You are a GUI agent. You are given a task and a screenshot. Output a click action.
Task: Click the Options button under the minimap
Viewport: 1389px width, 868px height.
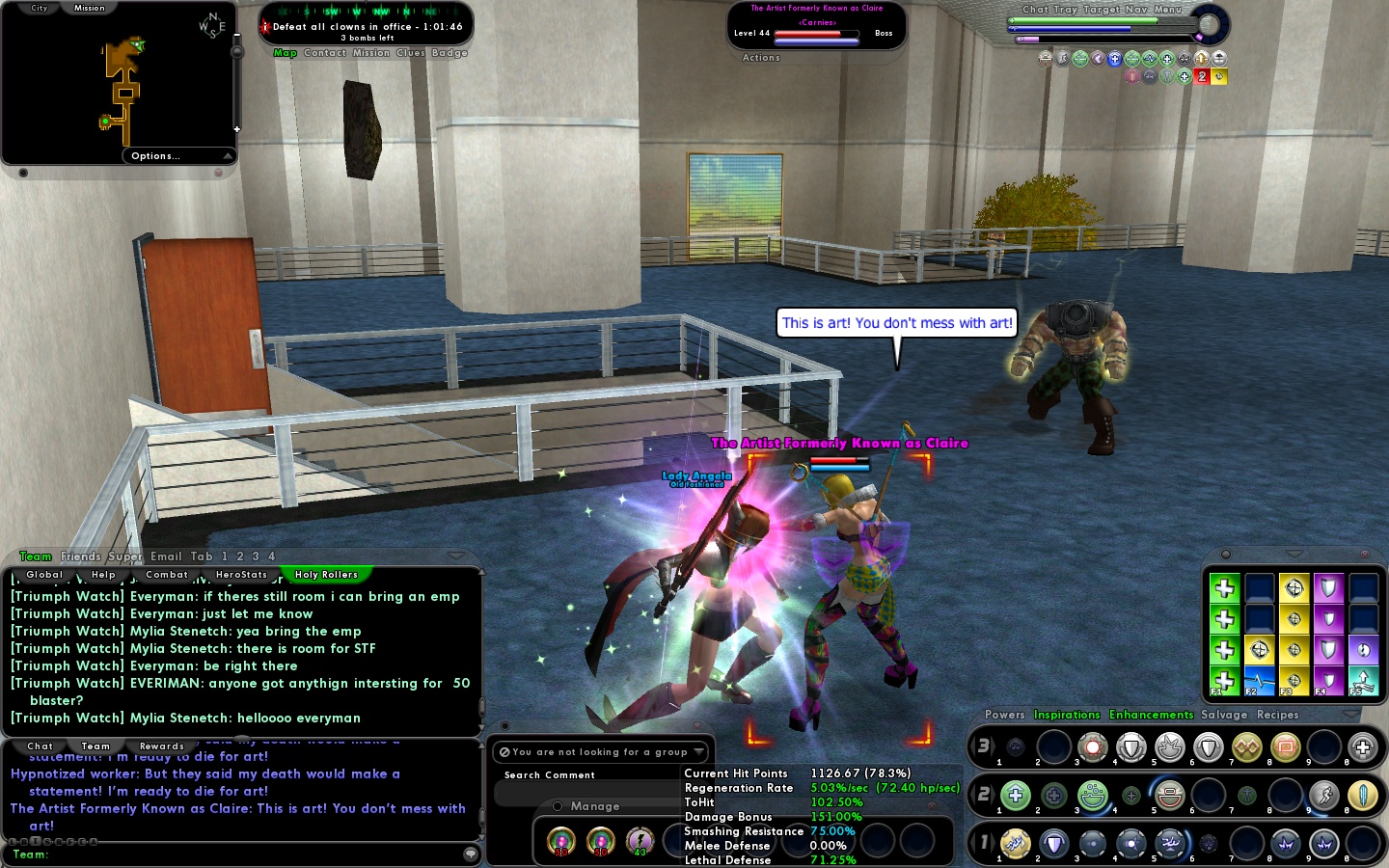154,155
